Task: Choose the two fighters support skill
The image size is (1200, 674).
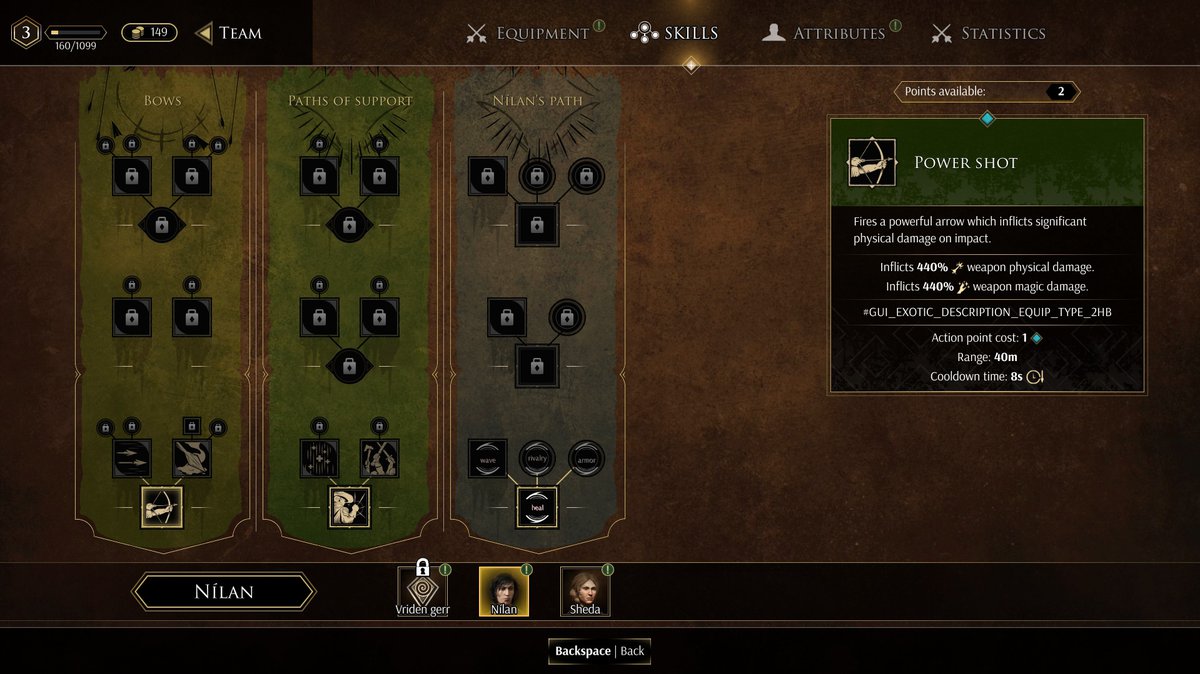Action: click(x=379, y=458)
